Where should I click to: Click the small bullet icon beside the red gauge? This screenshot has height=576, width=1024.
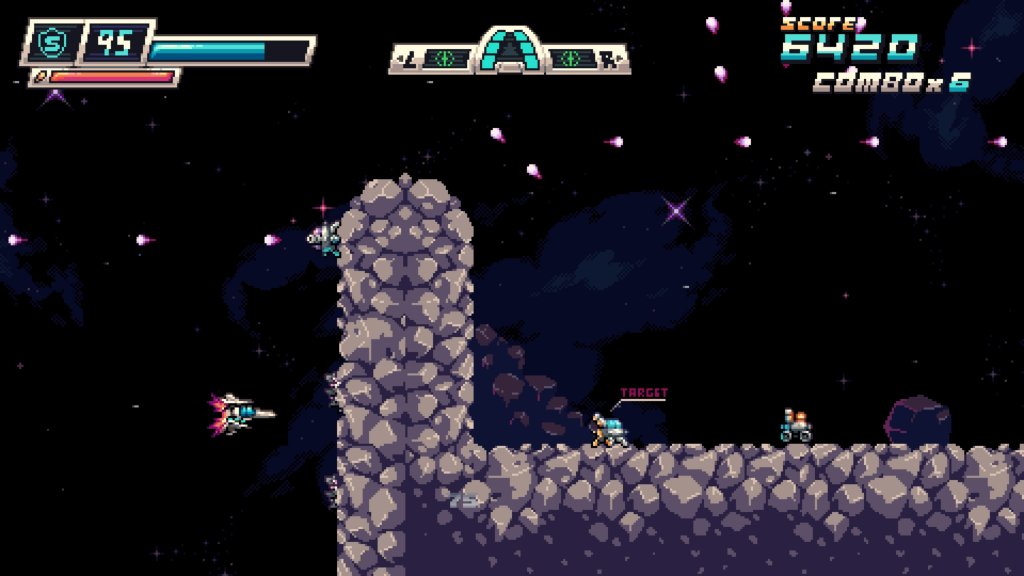click(40, 76)
